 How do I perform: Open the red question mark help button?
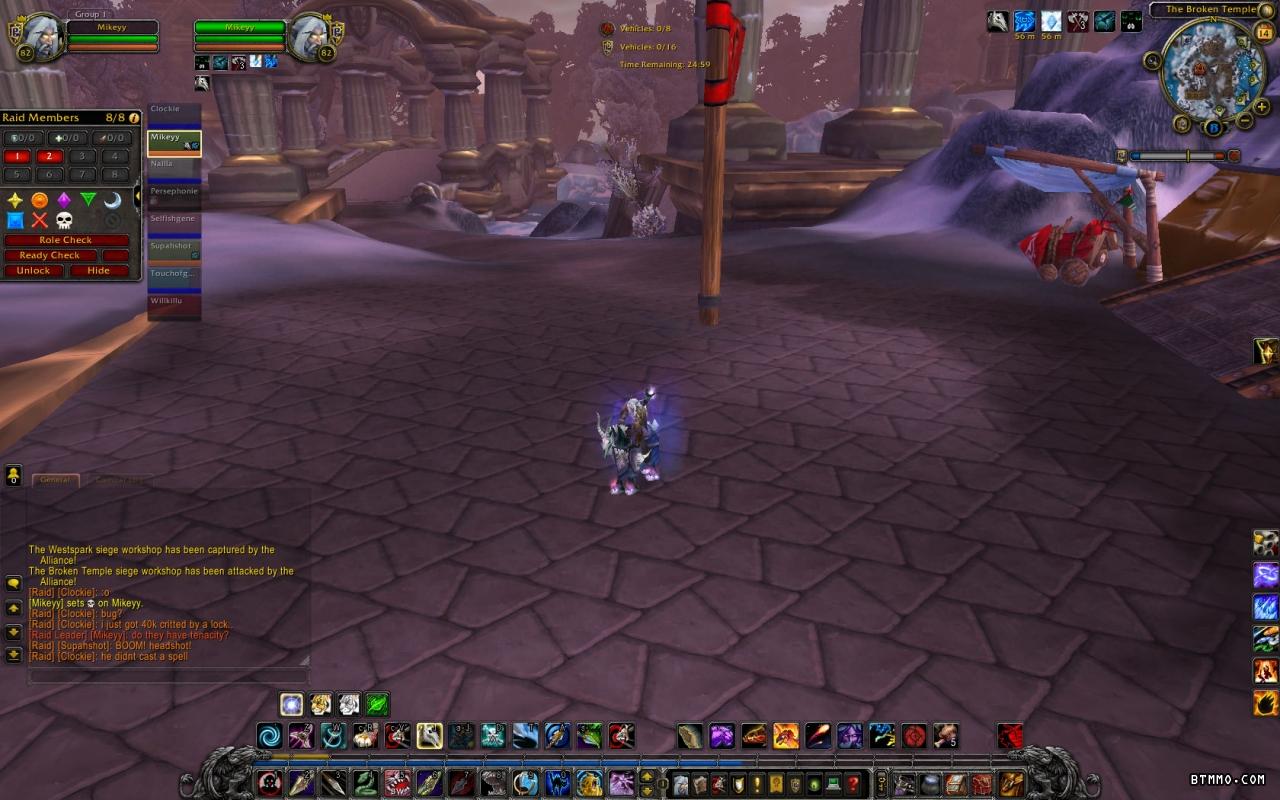tap(853, 783)
